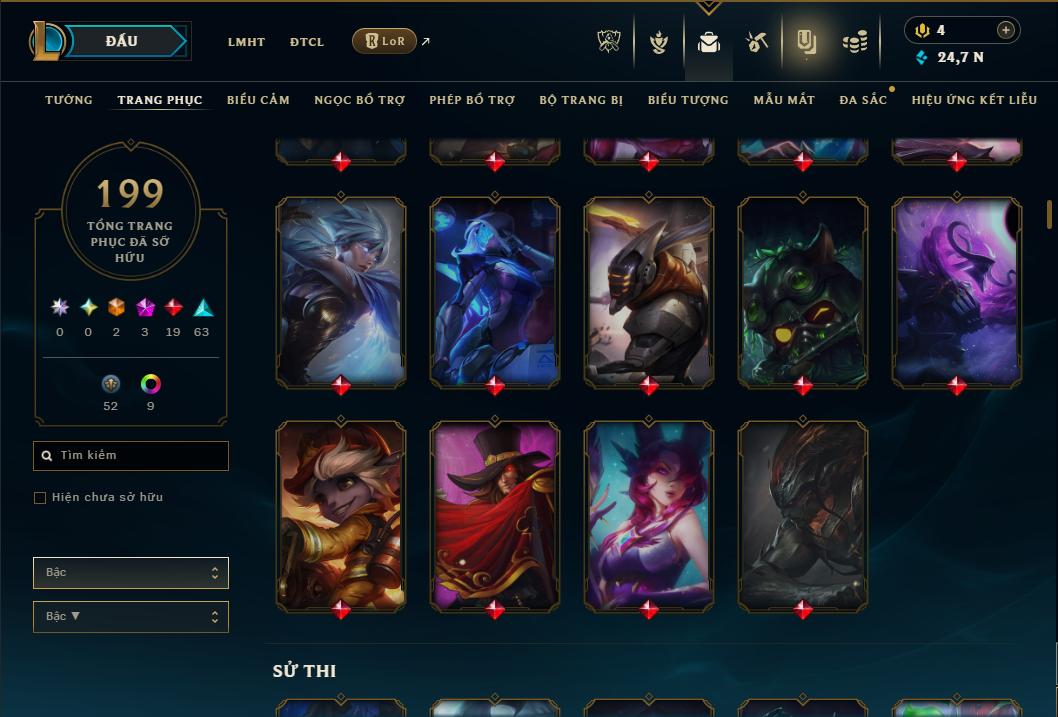
Task: Select the skin with the red top hat
Action: pyautogui.click(x=495, y=515)
